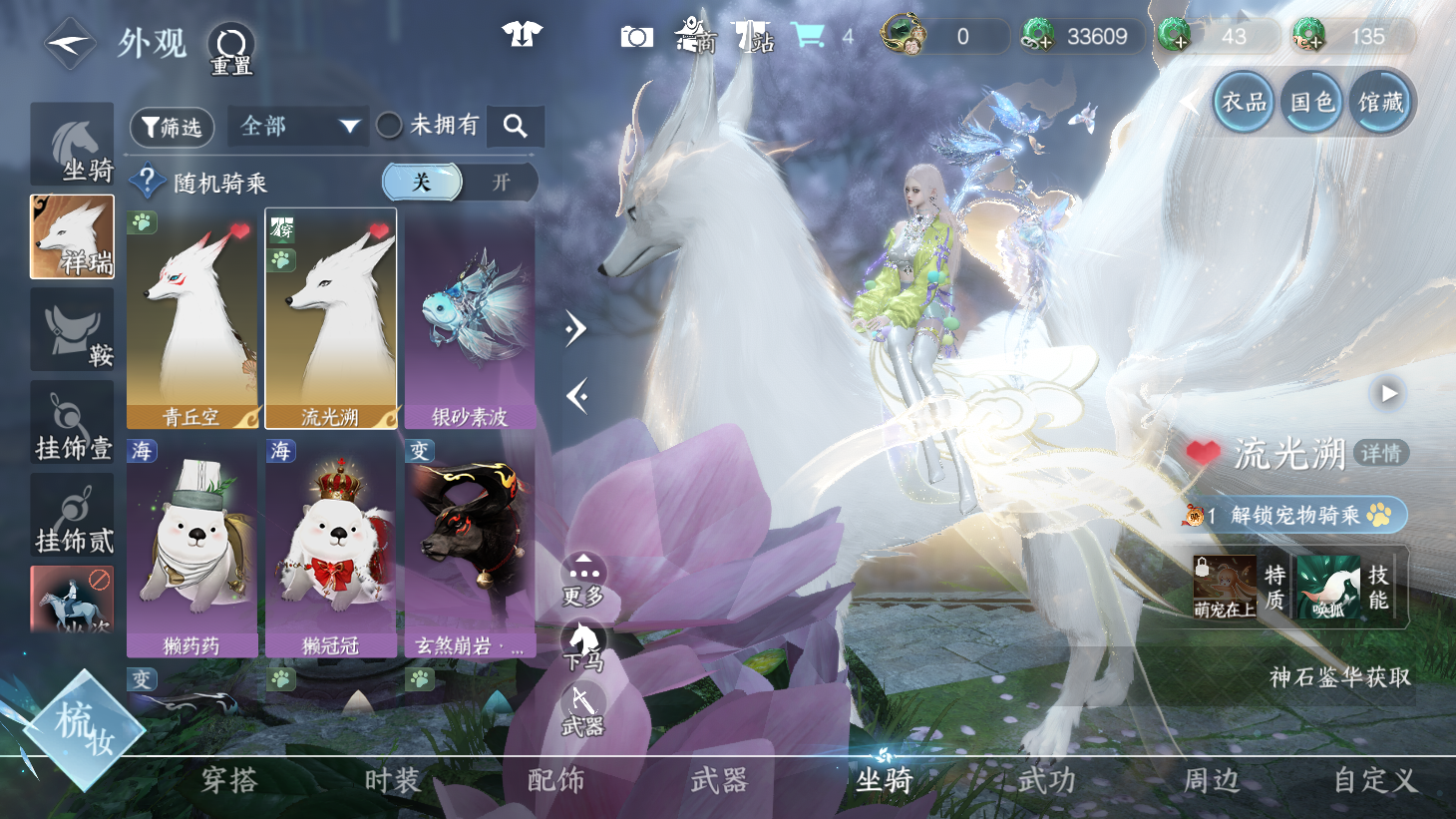Go back with the arrow button
Viewport: 1456px width, 819px height.
click(x=69, y=44)
